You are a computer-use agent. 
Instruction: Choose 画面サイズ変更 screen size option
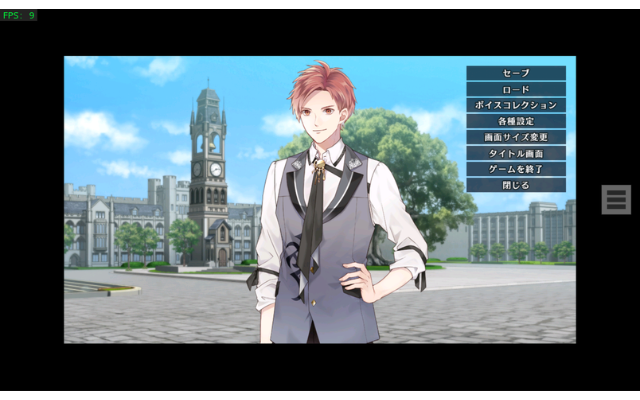point(515,137)
